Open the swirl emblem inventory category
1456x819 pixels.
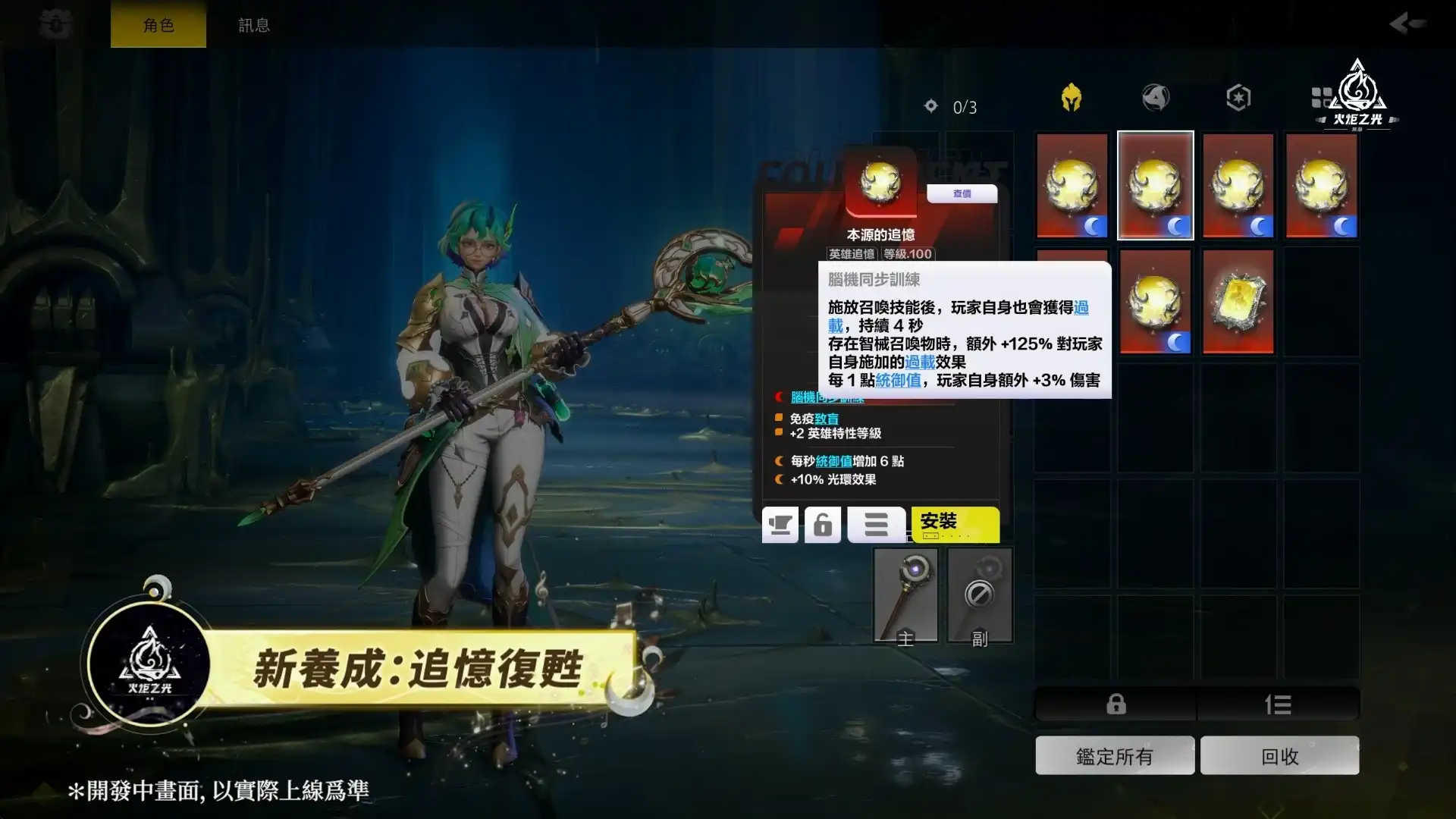click(1156, 97)
